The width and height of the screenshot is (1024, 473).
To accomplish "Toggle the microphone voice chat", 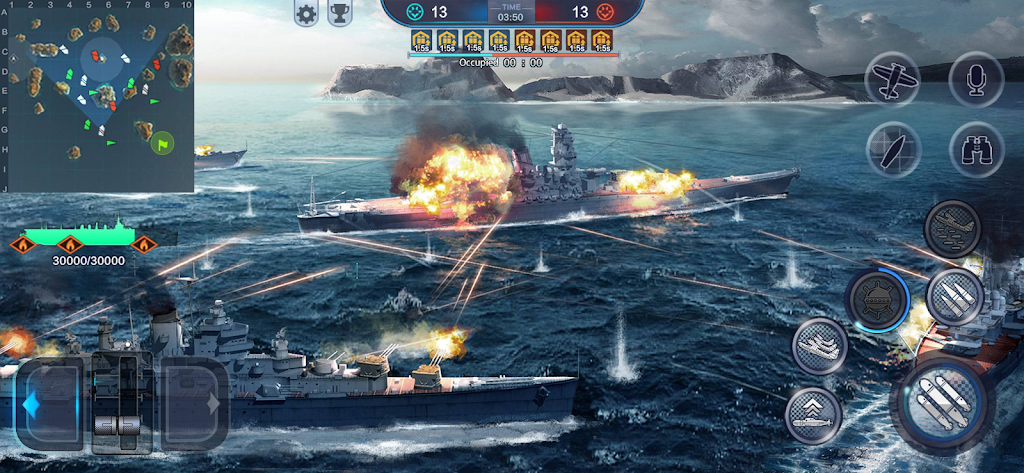I will pyautogui.click(x=975, y=77).
